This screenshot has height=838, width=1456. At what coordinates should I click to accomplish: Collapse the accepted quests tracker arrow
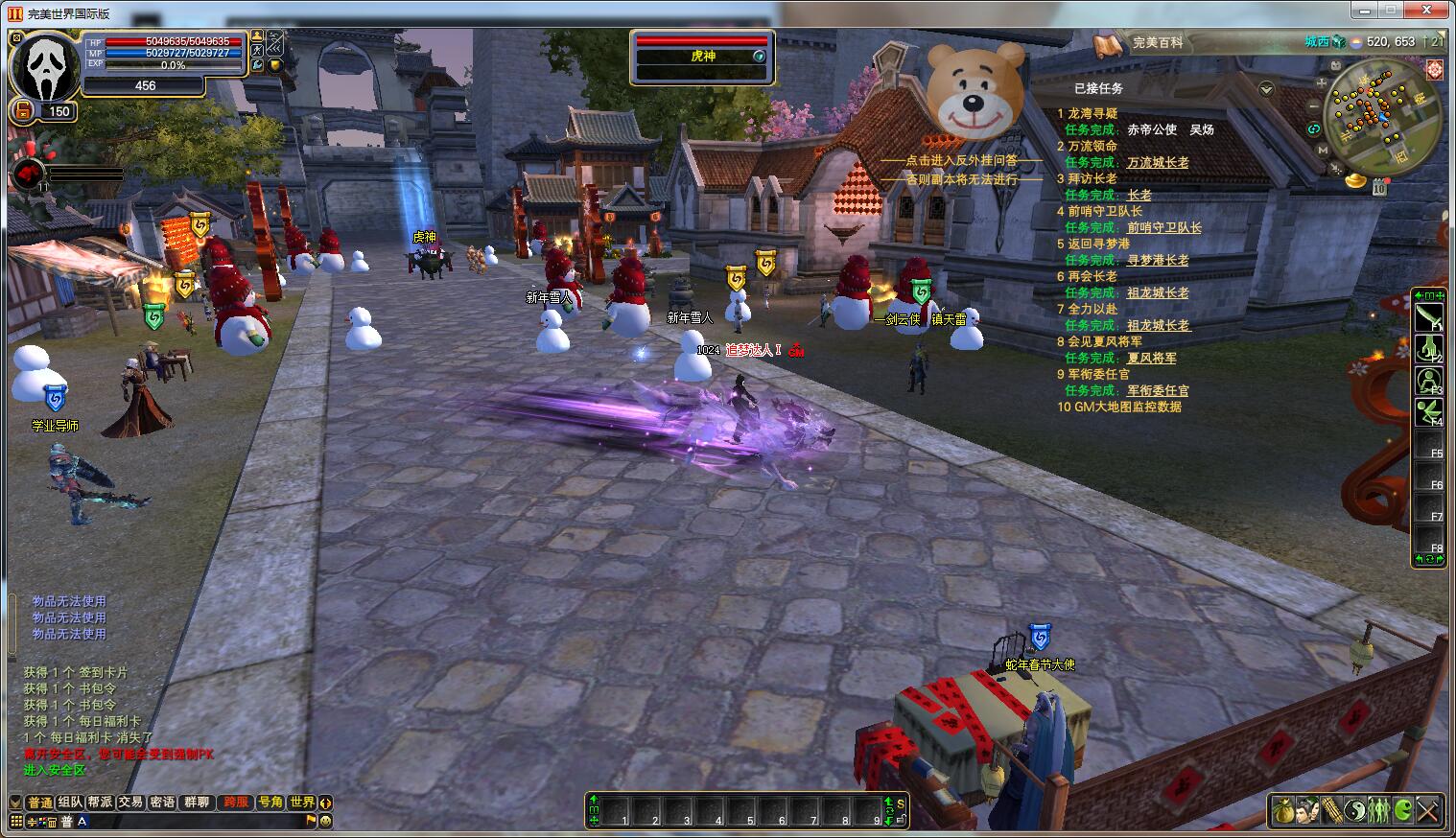[1266, 89]
